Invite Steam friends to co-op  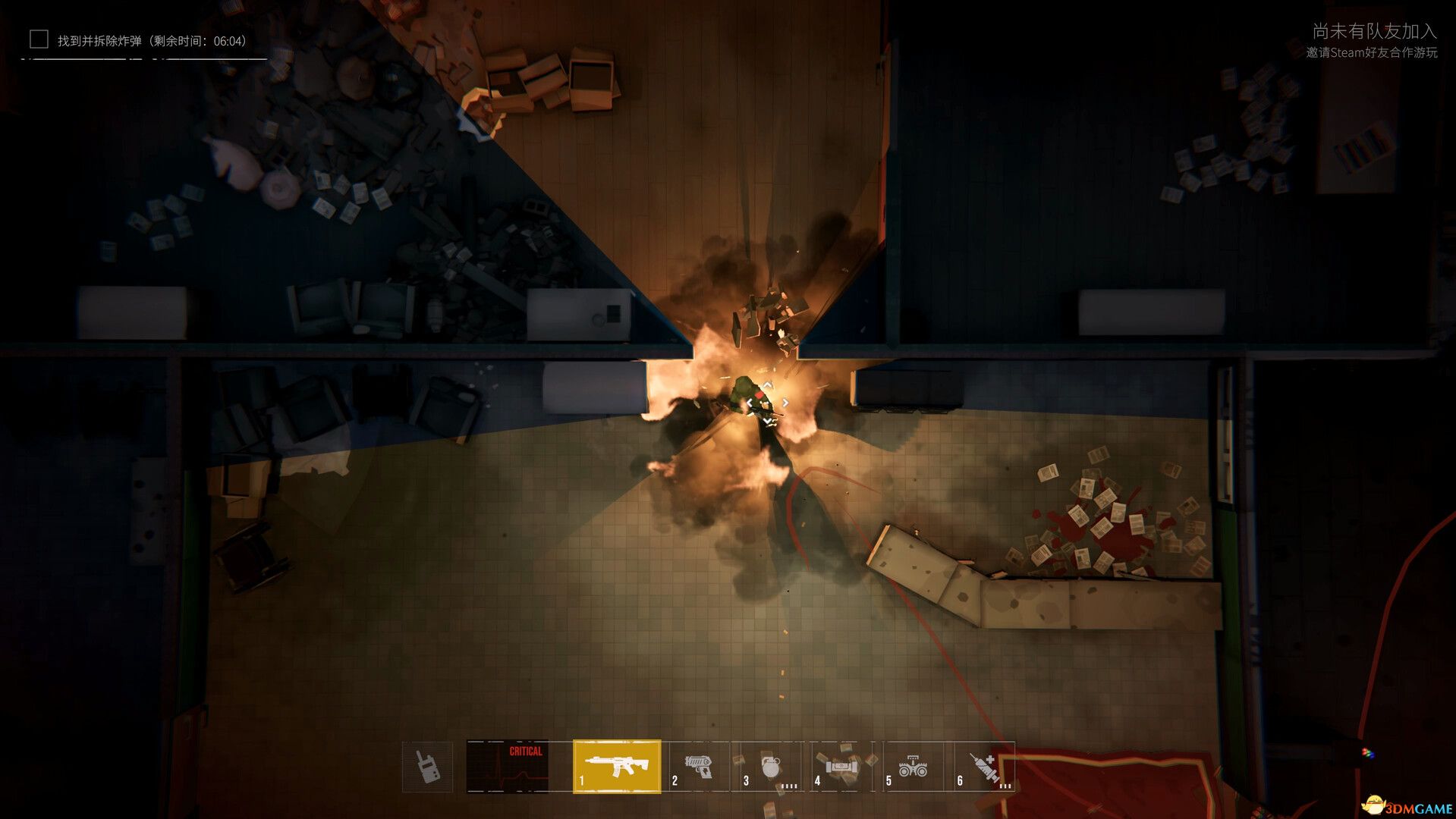tap(1371, 52)
